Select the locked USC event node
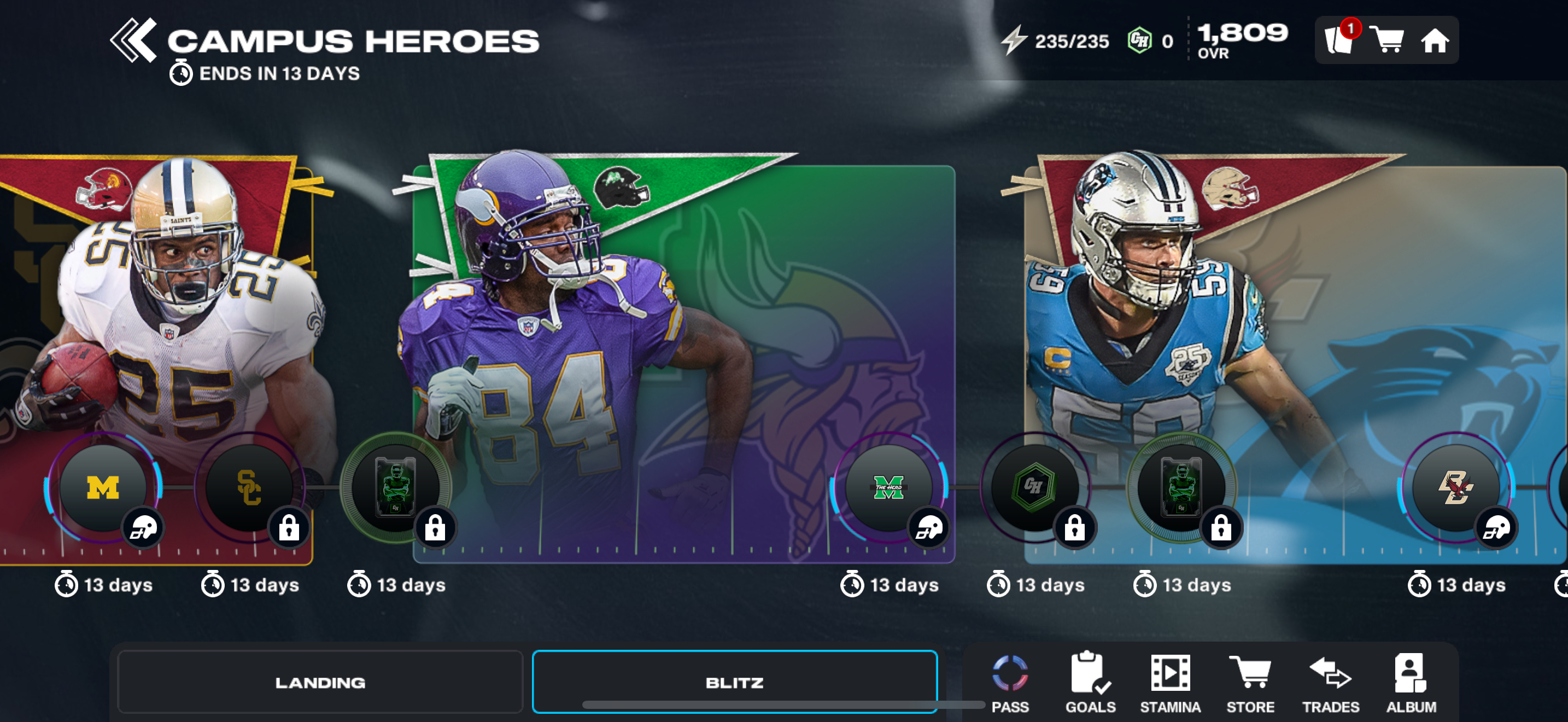 point(249,488)
